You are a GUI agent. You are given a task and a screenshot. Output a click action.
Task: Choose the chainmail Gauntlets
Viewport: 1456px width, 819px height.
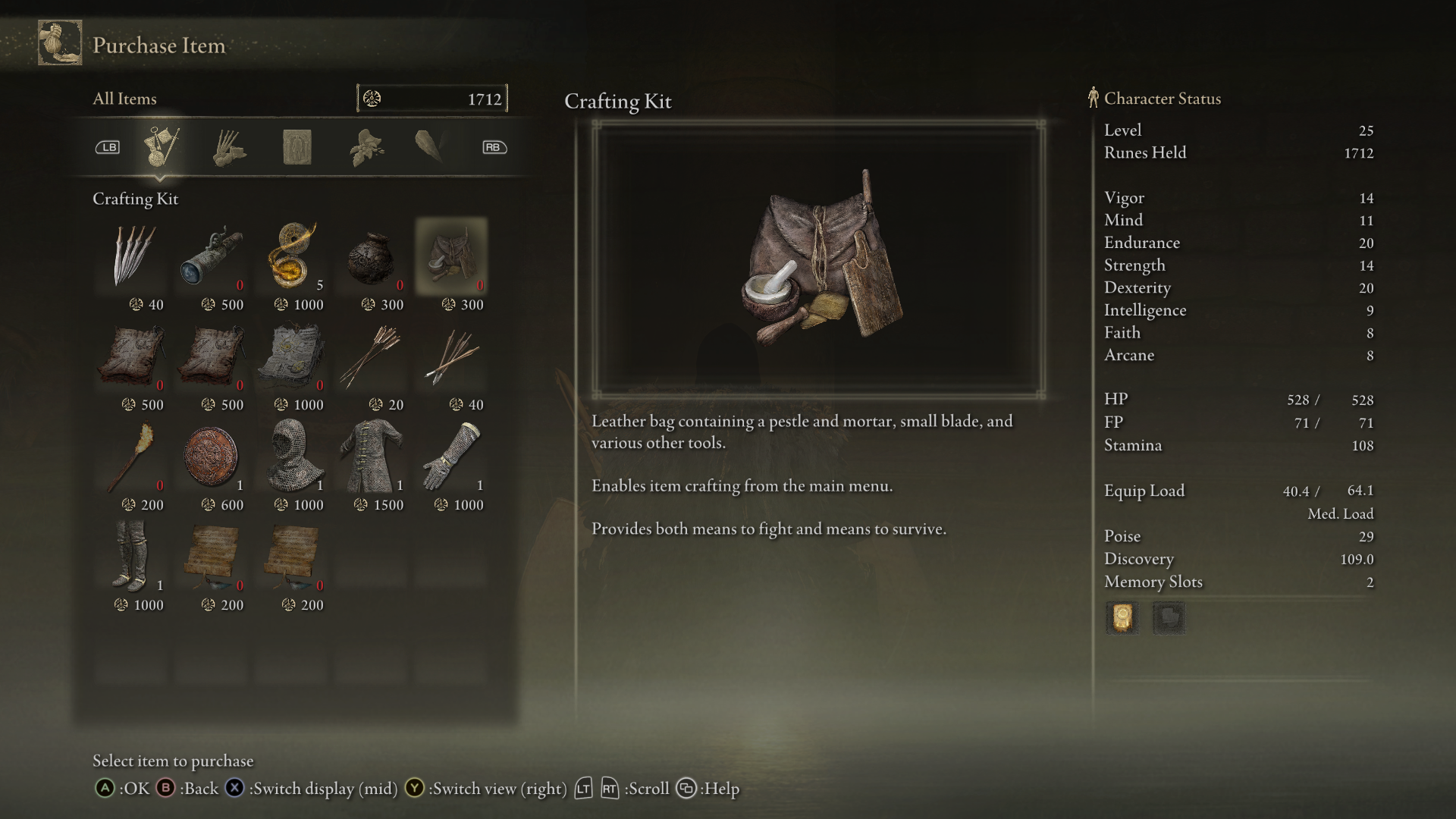click(452, 457)
